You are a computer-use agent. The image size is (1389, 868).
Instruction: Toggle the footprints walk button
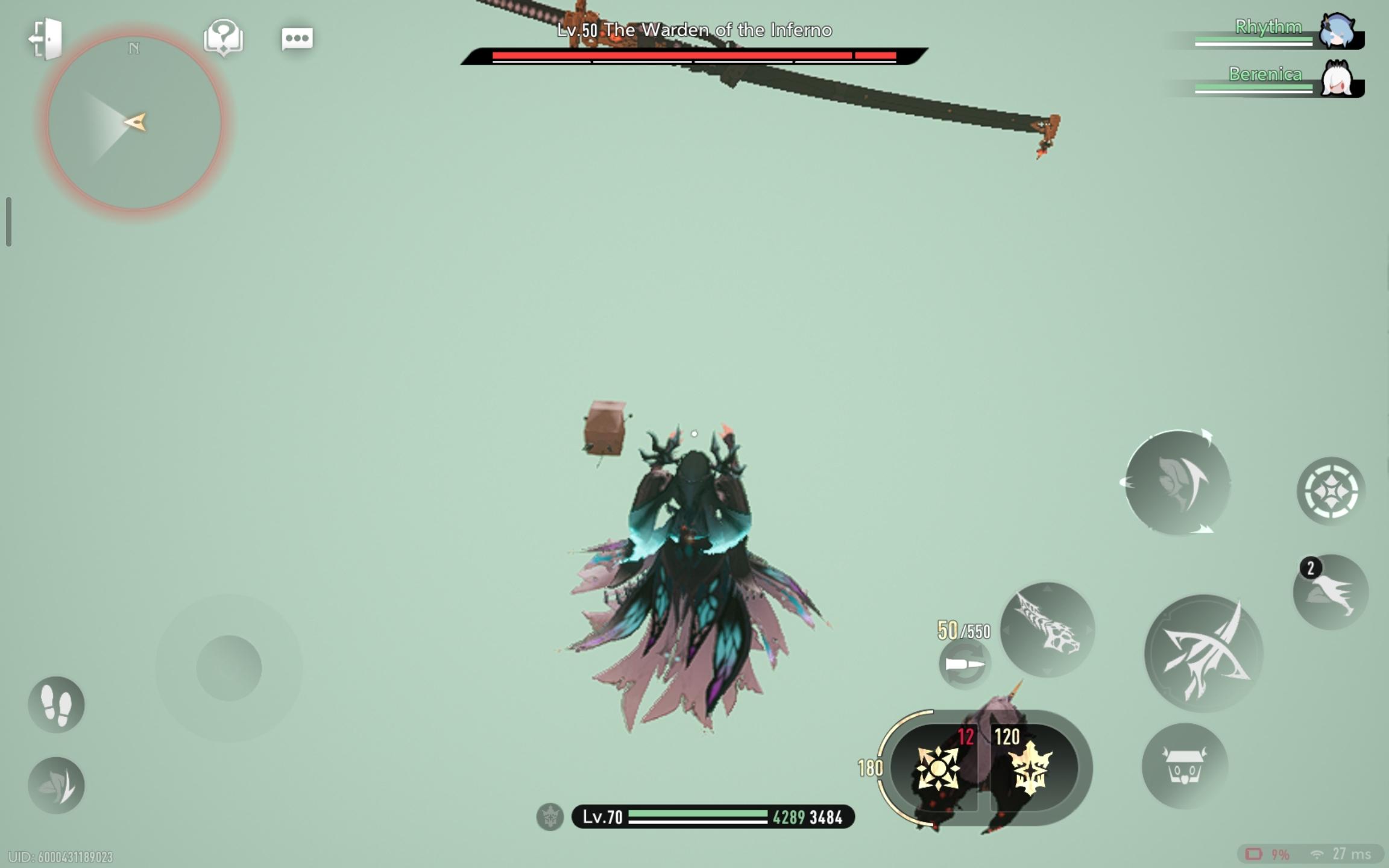click(x=56, y=705)
